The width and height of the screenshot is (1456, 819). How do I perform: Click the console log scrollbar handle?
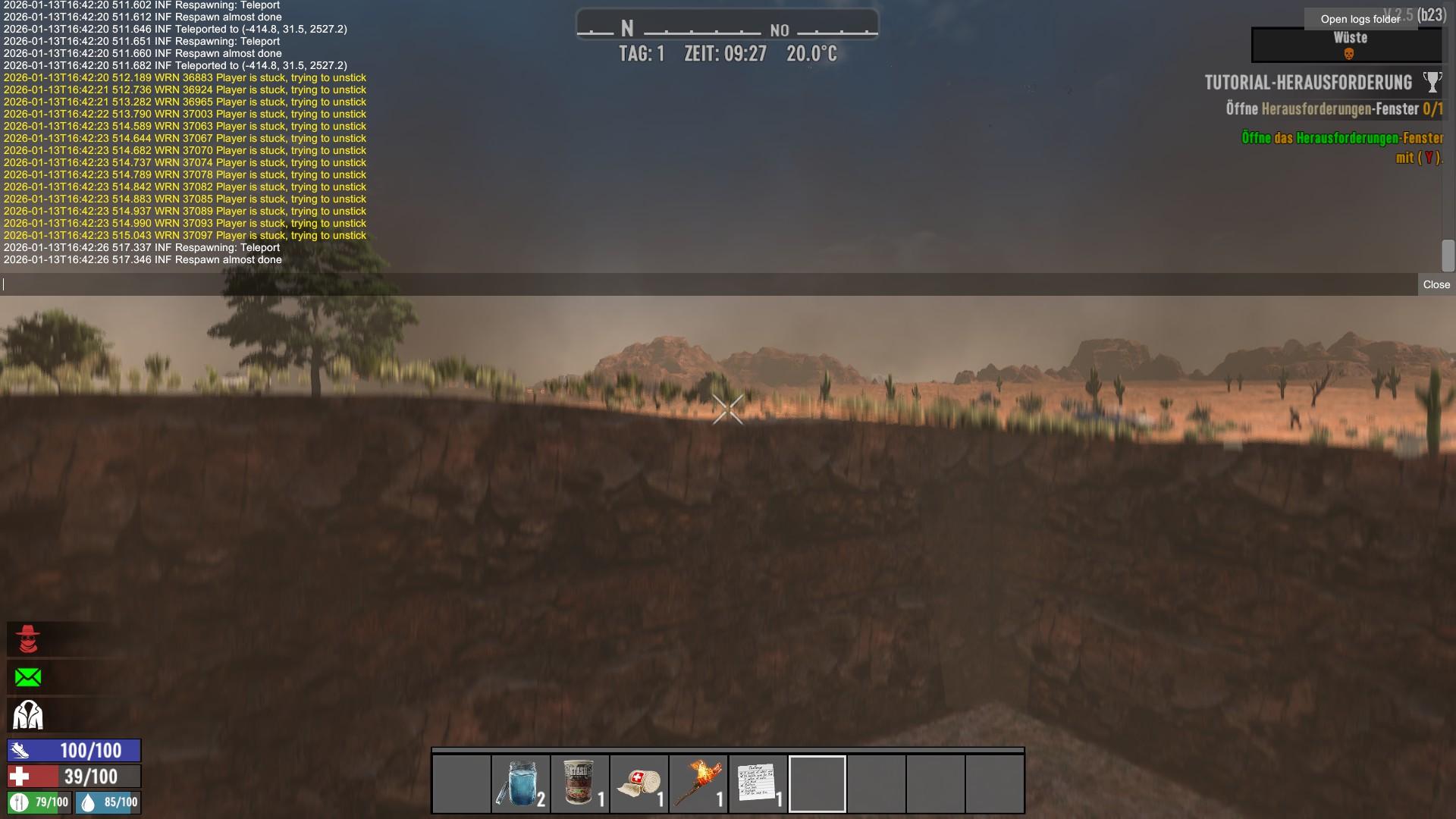click(1448, 256)
